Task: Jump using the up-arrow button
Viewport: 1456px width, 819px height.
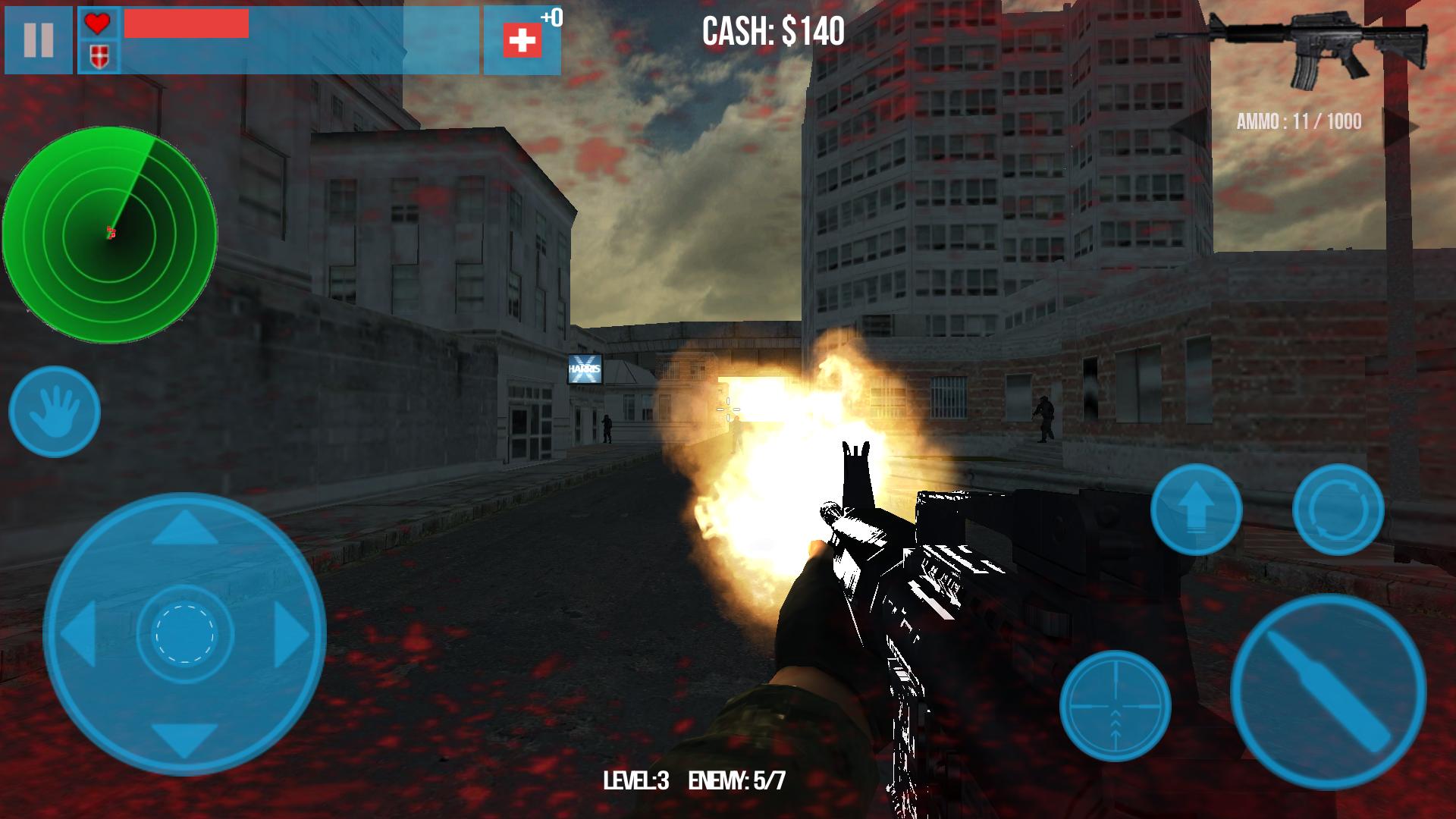Action: (x=1196, y=510)
